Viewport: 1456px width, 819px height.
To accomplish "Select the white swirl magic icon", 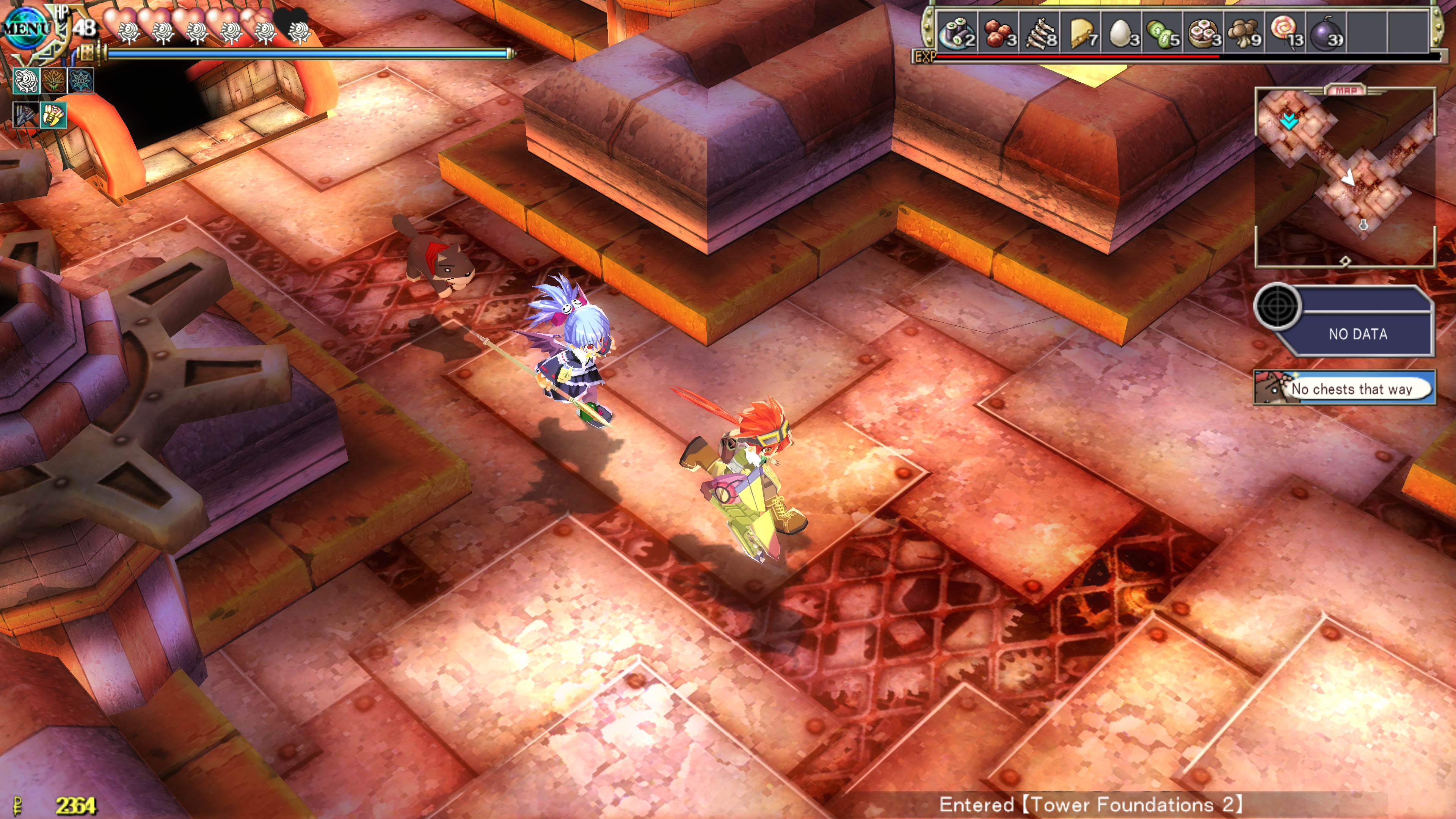I will (26, 81).
